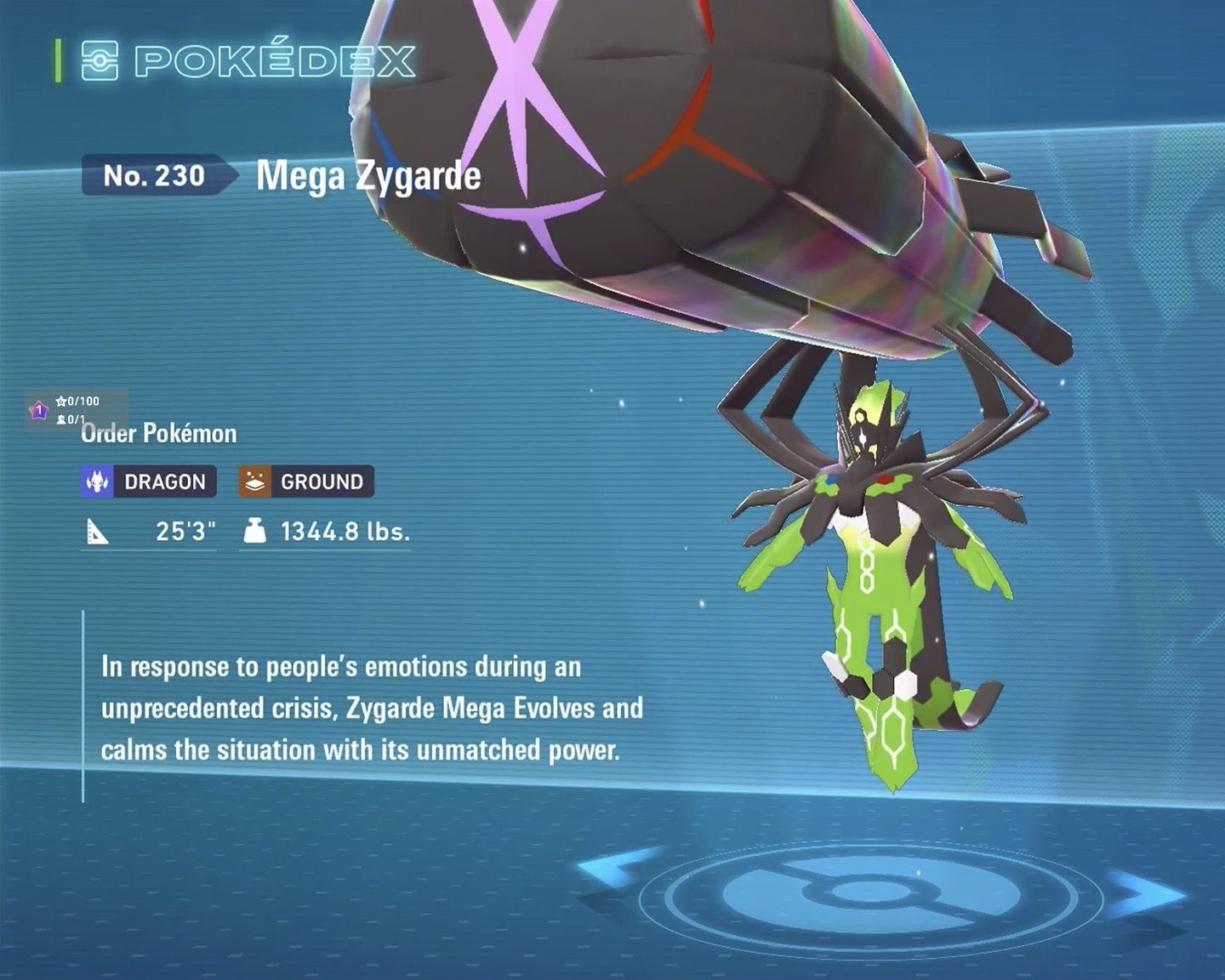
Task: Select the Ground type badge
Action: click(306, 481)
